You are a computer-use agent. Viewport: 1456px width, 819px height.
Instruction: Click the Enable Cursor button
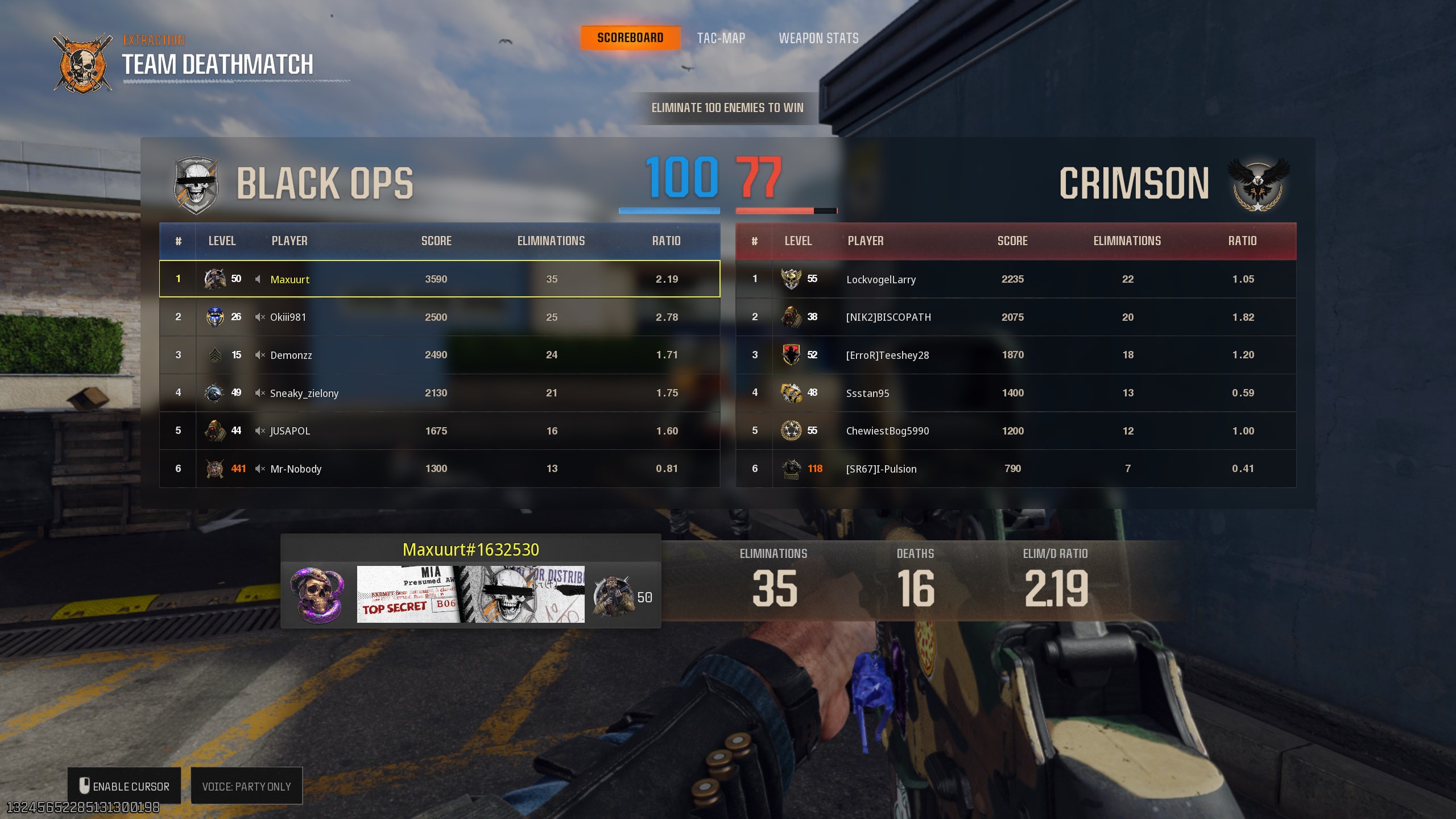click(x=124, y=786)
